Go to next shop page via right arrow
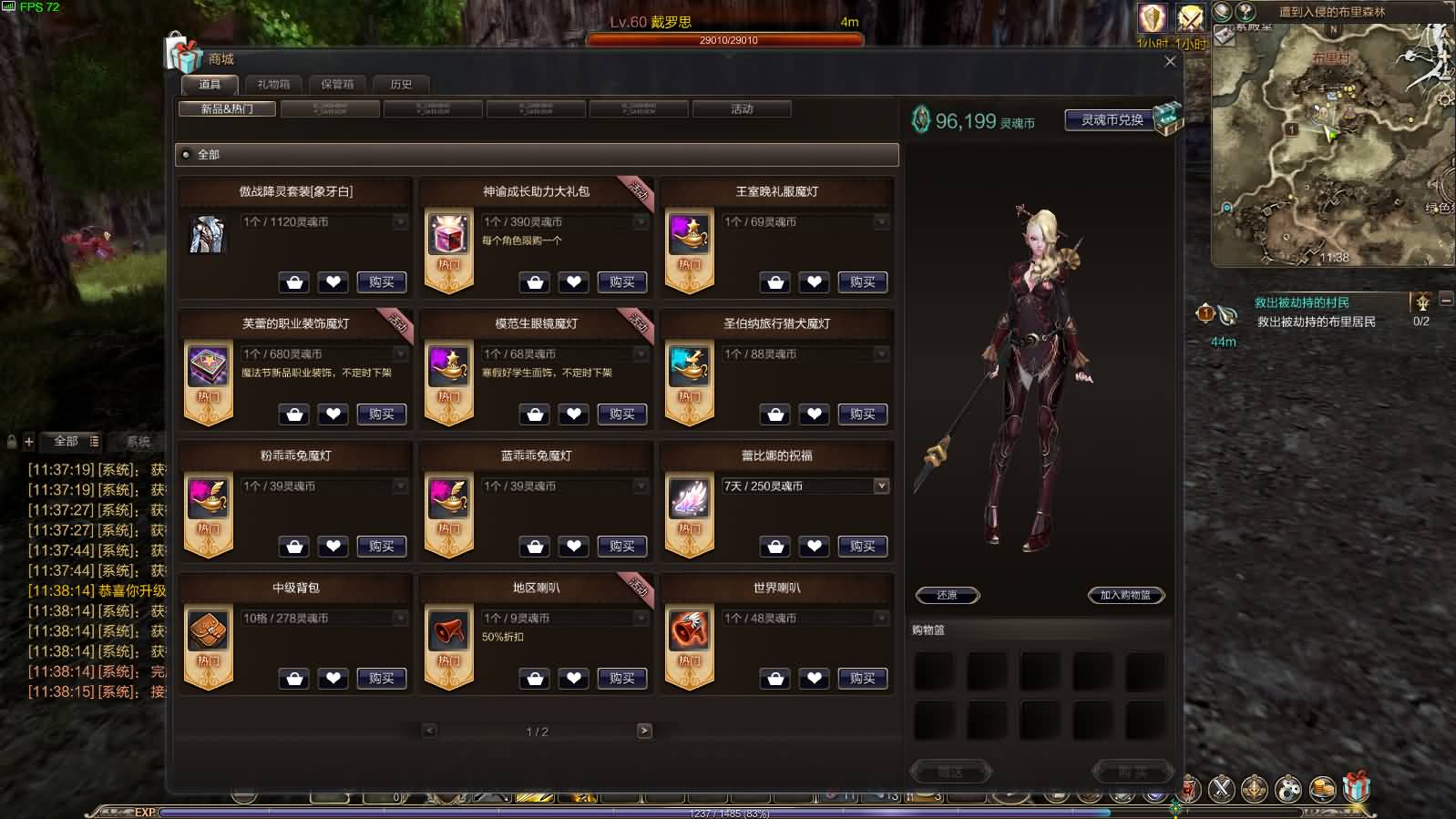Viewport: 1456px width, 819px height. point(644,730)
